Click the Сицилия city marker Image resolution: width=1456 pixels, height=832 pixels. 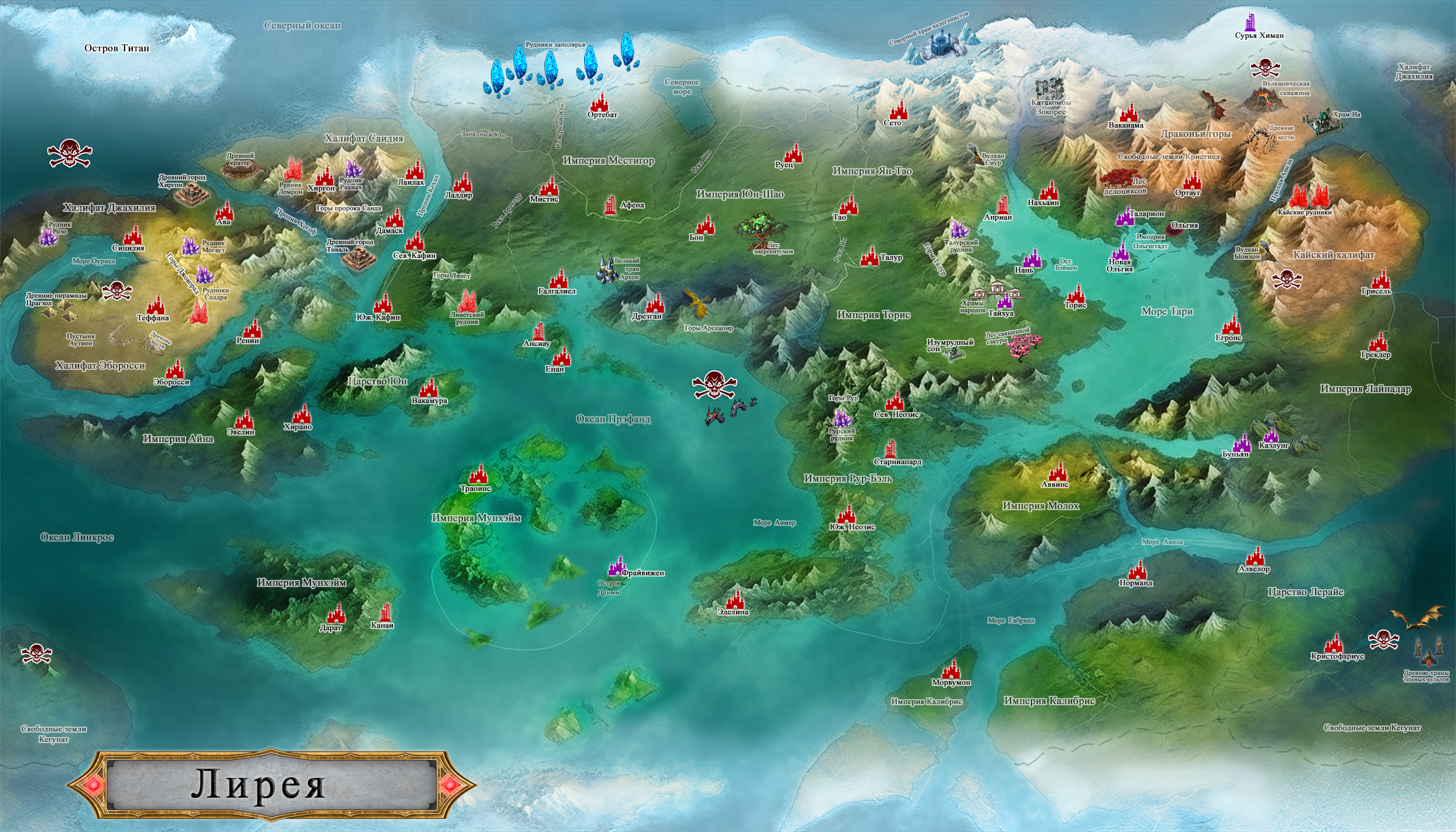(133, 235)
